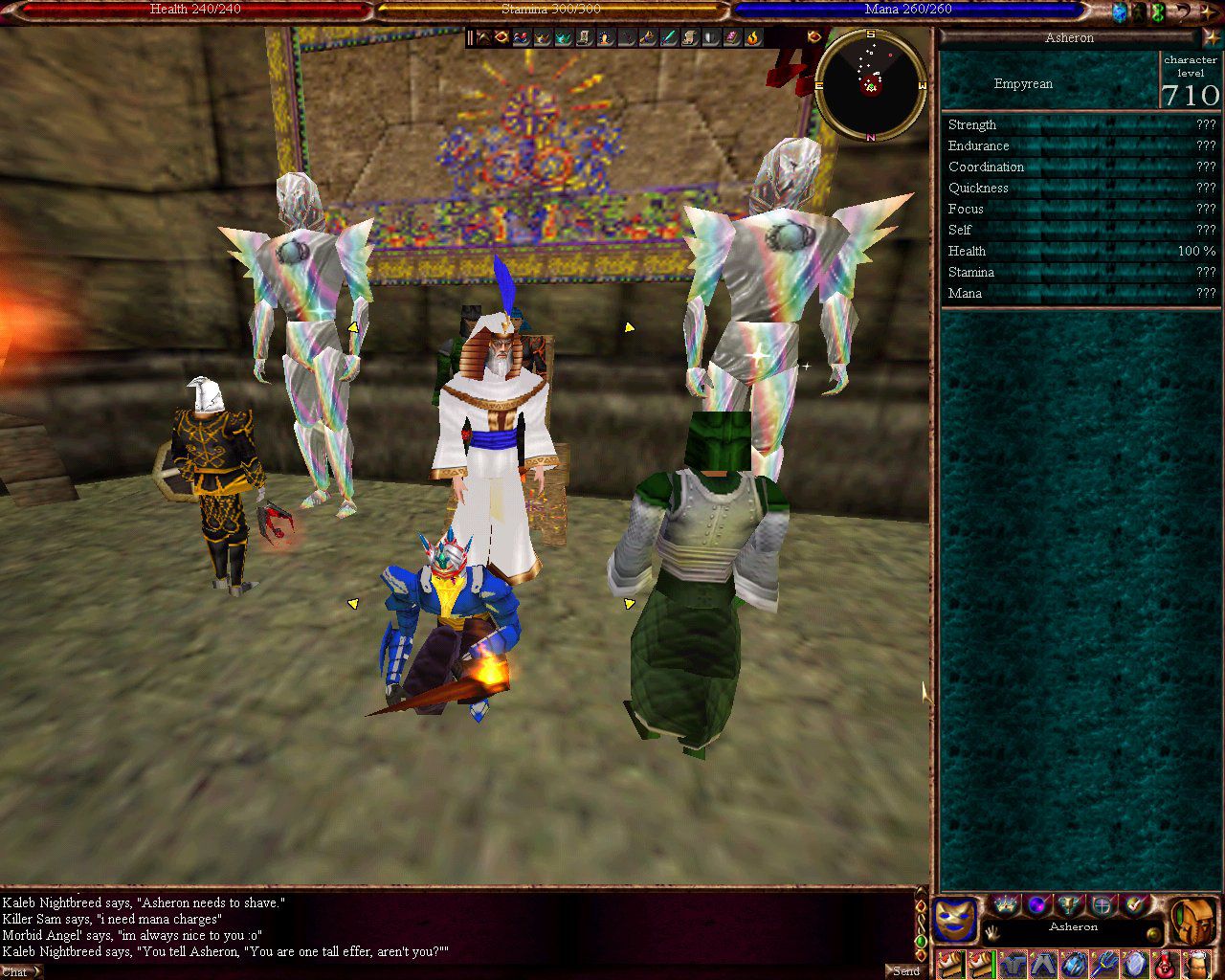Close the Asheron panel with the star button
Viewport: 1225px width, 980px height.
[x=1212, y=37]
